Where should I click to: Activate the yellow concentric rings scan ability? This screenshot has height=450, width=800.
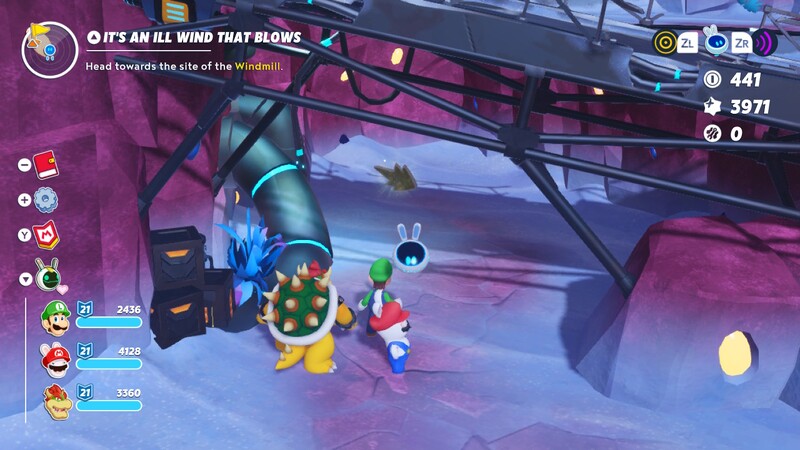click(x=665, y=42)
